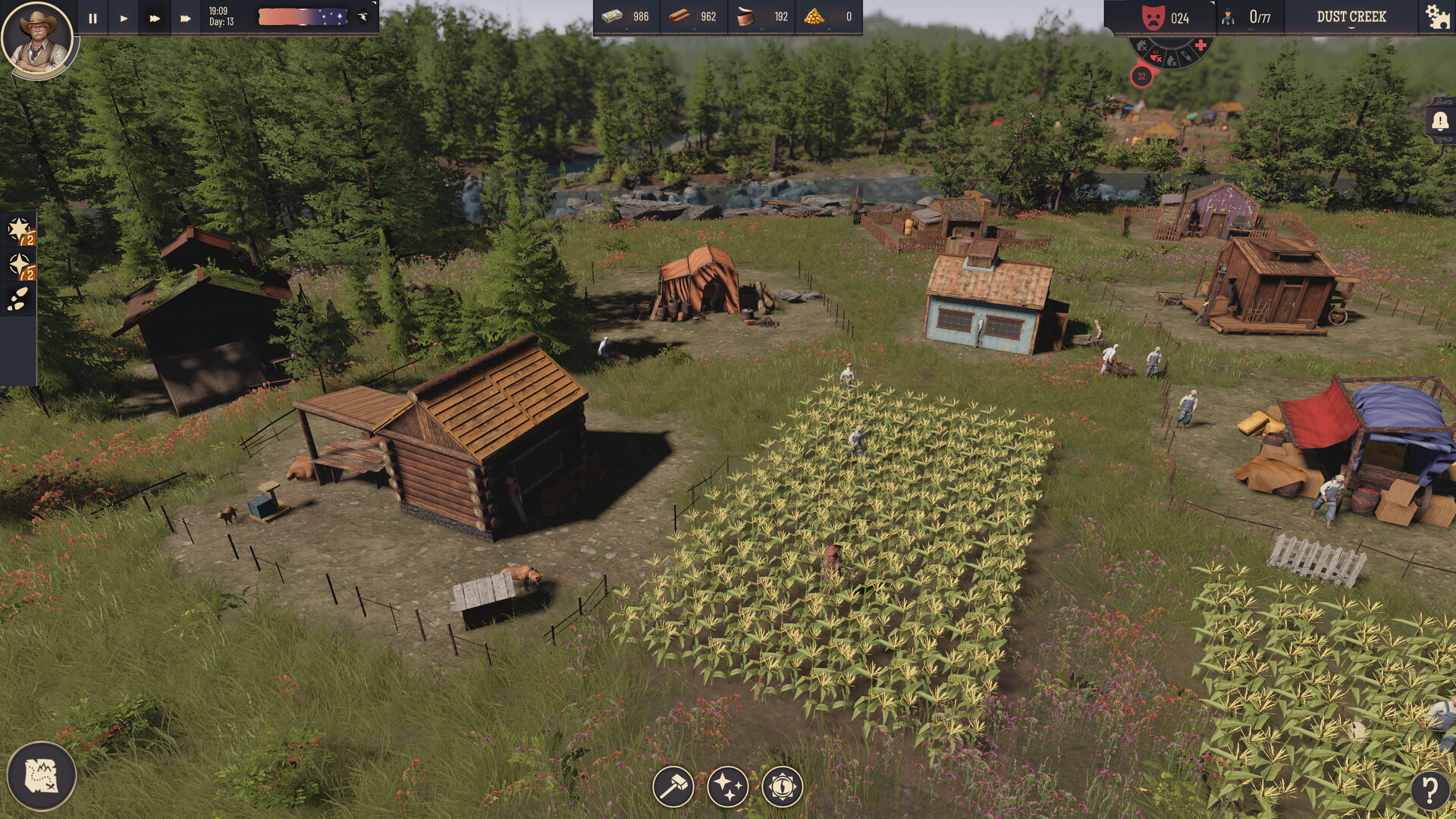Open the chevron beneath Dust Creek

click(1351, 28)
